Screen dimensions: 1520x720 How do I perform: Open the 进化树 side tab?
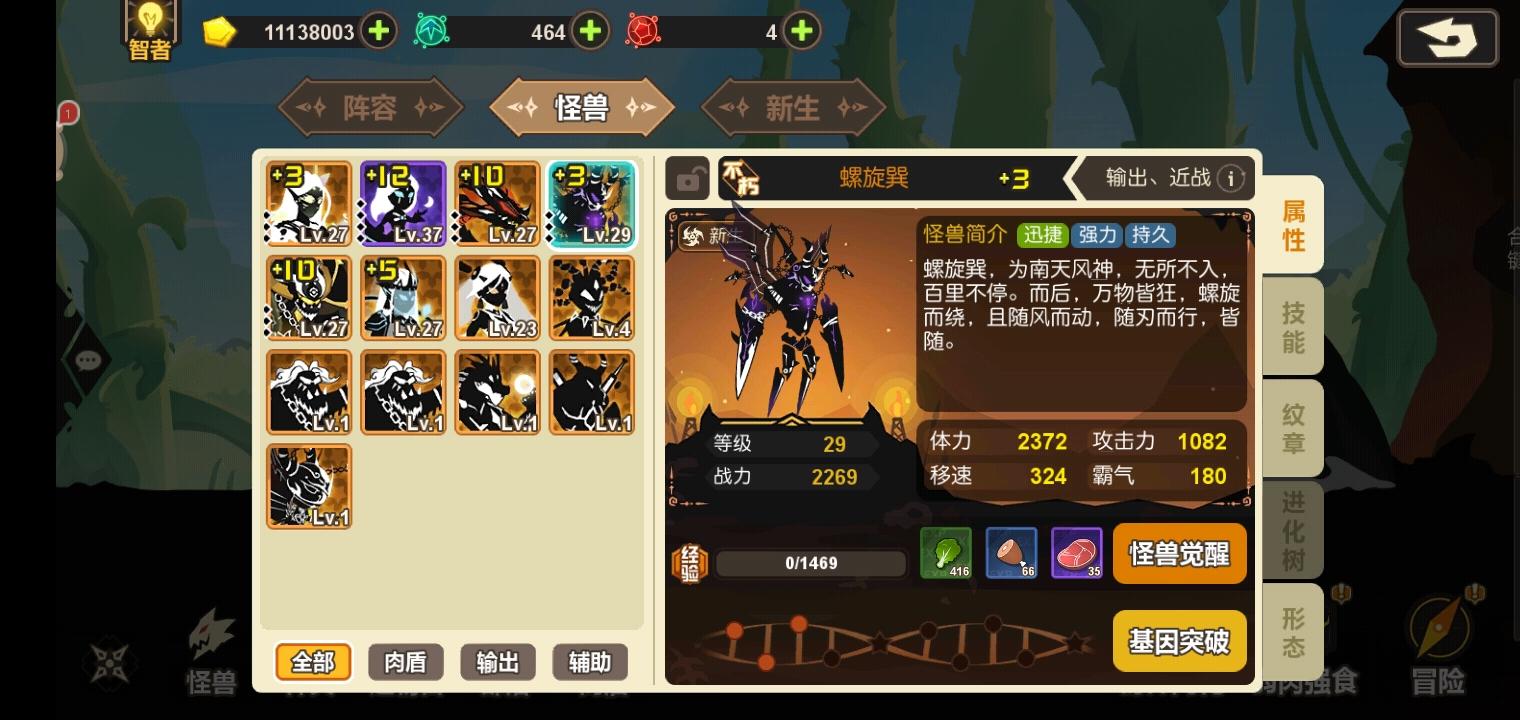click(x=1292, y=530)
